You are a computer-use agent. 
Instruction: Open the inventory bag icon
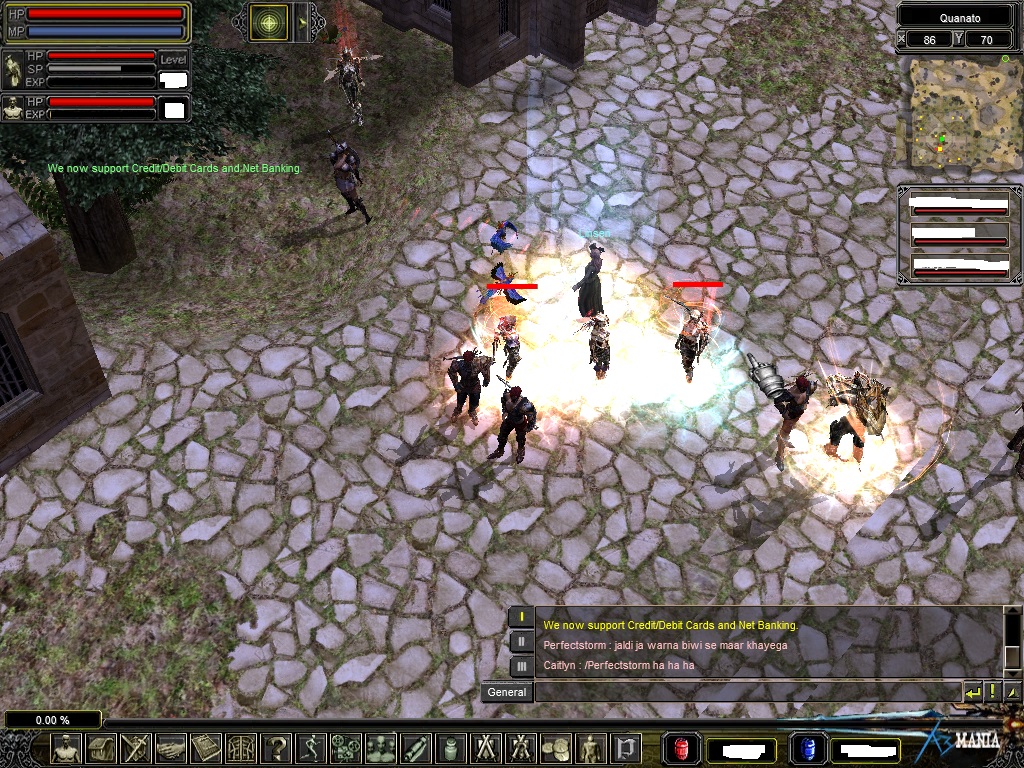tap(101, 747)
